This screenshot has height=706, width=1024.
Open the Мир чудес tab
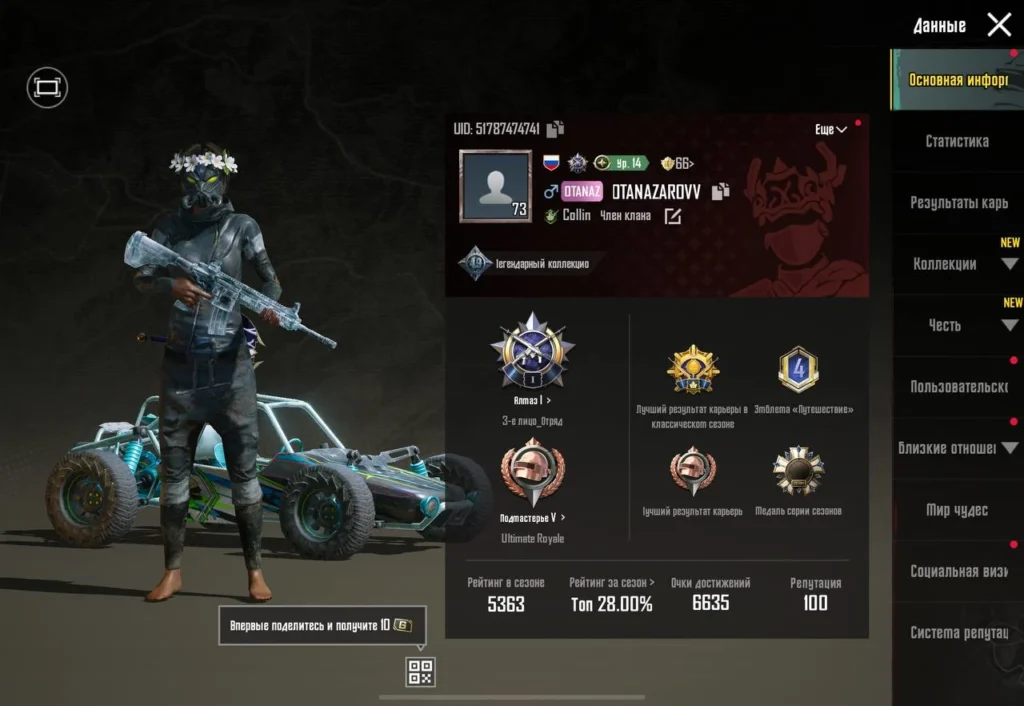957,510
